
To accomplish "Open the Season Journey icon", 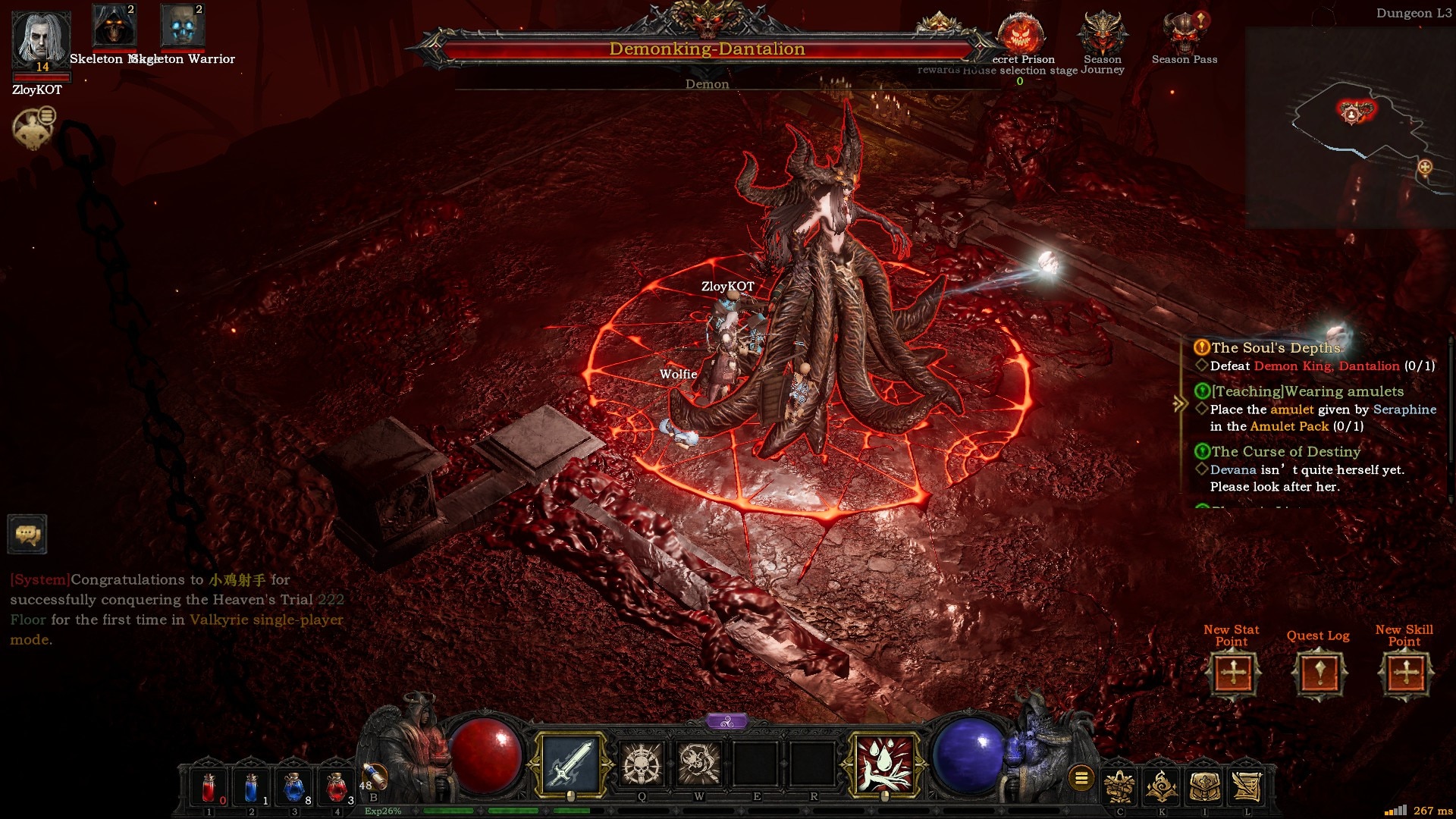I will click(x=1102, y=35).
